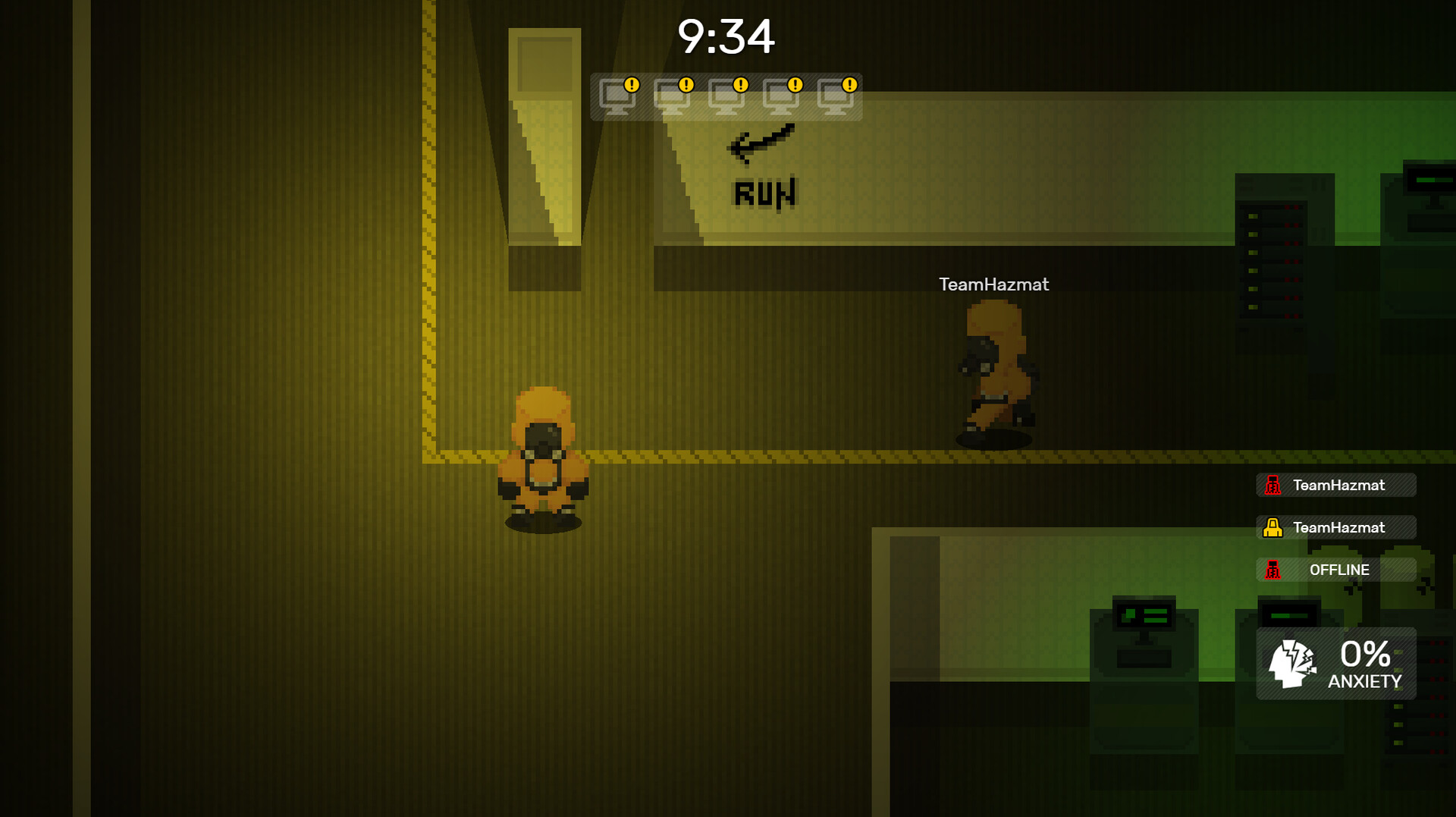This screenshot has height=817, width=1456.
Task: Click the 9:34 clock display
Action: click(726, 36)
